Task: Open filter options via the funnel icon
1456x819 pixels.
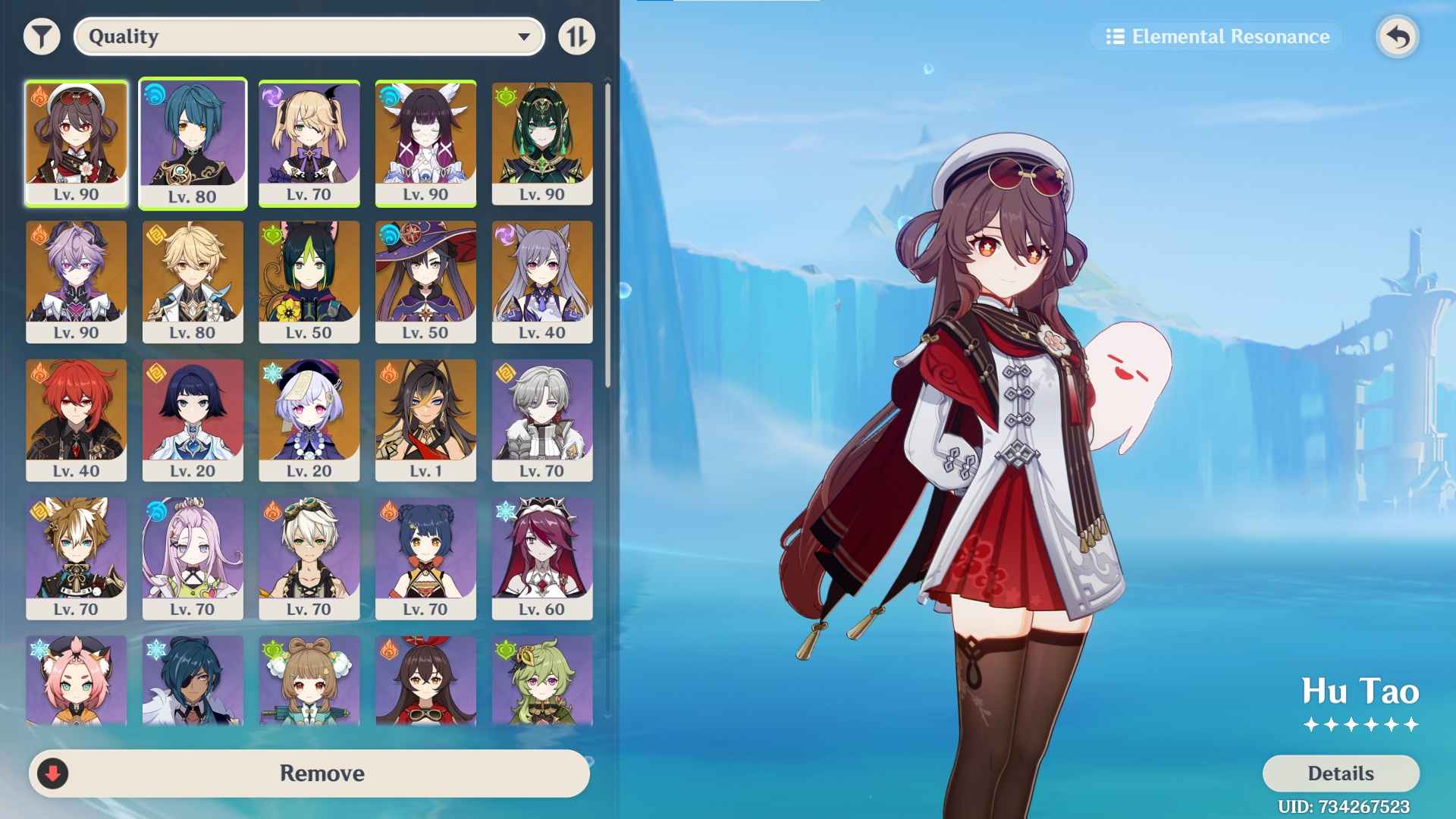Action: point(42,36)
